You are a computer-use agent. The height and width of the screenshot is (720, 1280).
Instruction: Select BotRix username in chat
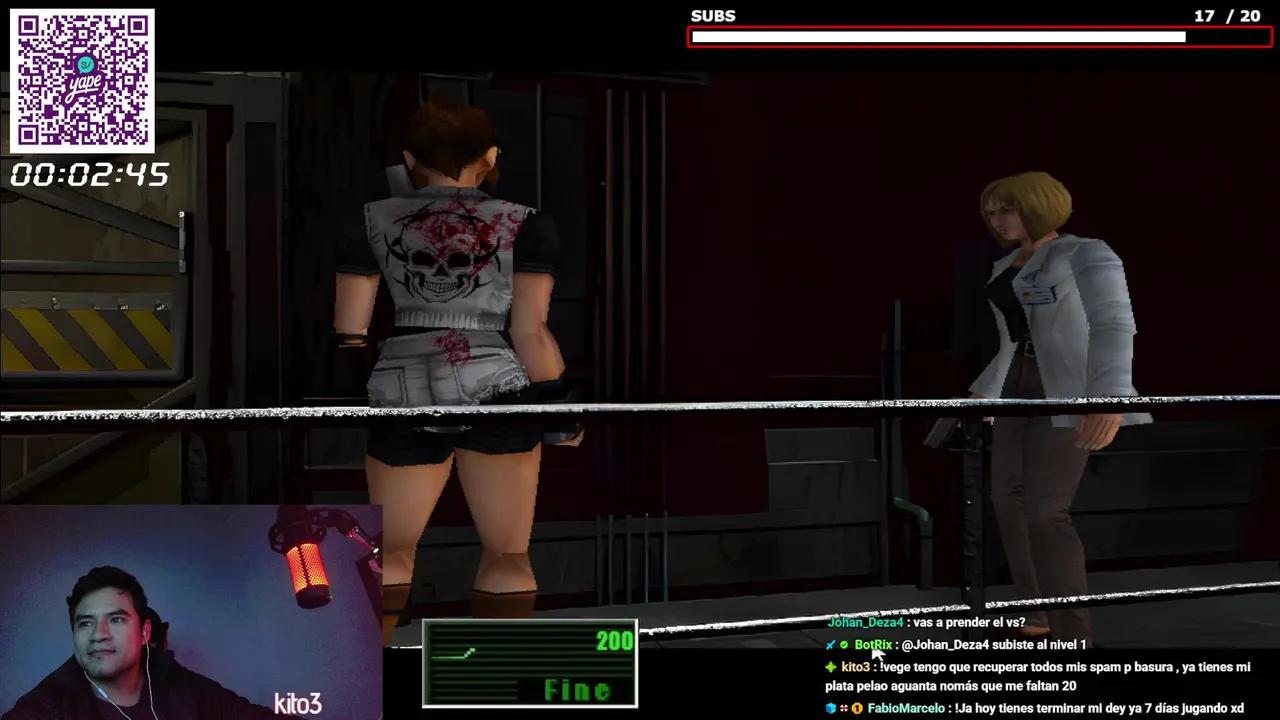coord(873,645)
